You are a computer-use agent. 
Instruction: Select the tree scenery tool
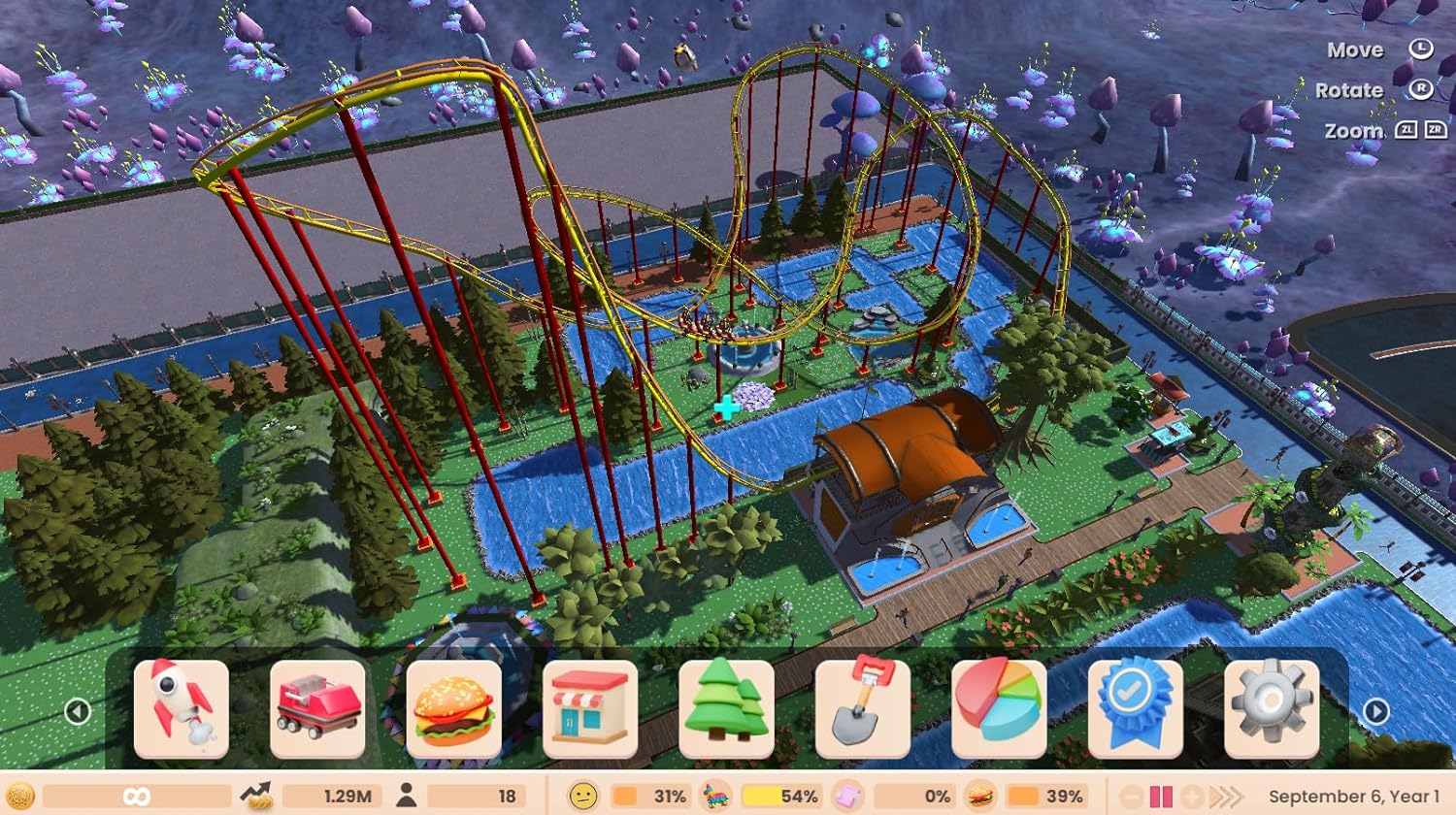point(726,709)
